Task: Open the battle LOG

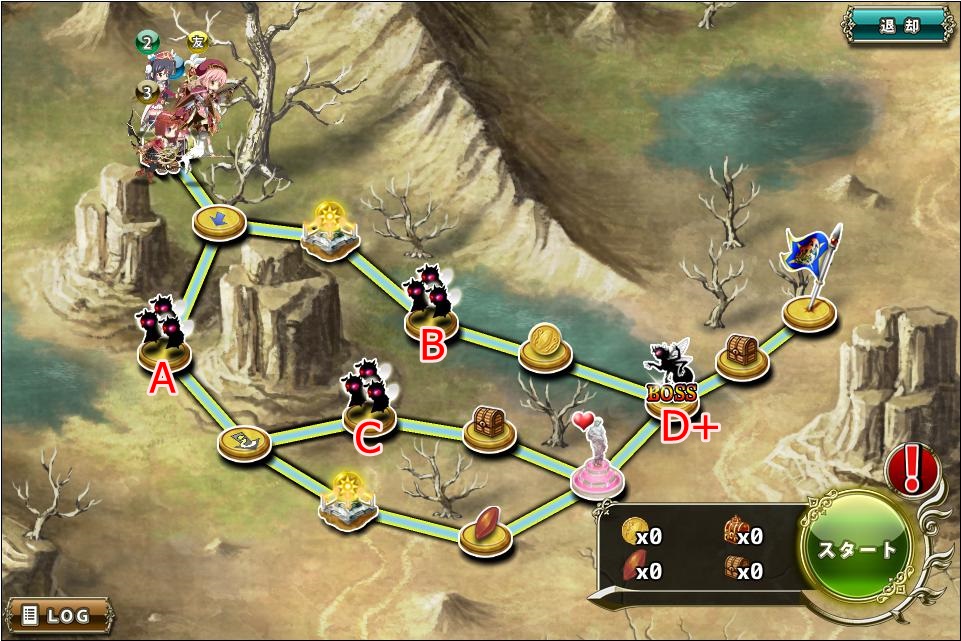Action: click(x=56, y=613)
